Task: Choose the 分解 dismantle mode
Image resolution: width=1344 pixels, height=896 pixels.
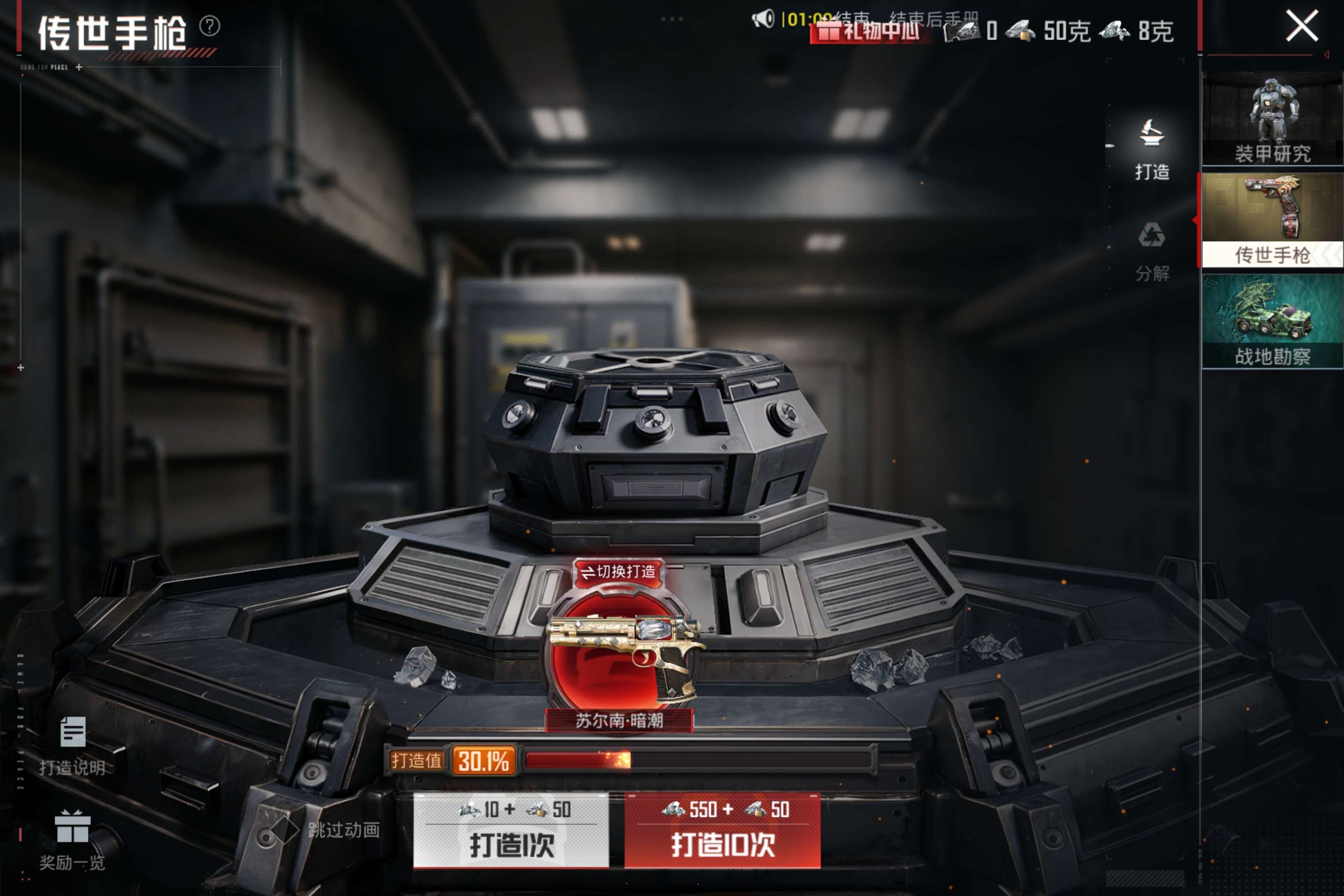Action: tap(1151, 251)
